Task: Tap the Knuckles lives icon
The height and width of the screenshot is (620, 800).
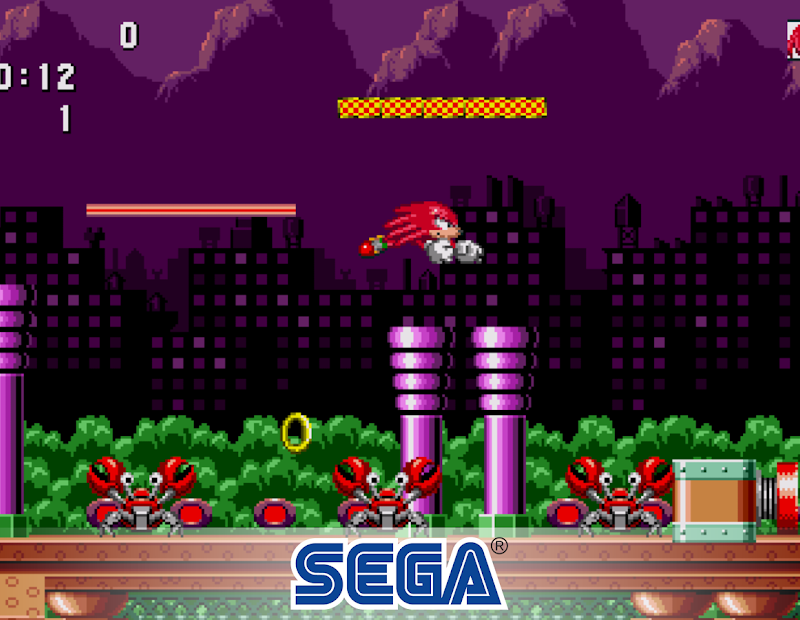Action: [793, 42]
